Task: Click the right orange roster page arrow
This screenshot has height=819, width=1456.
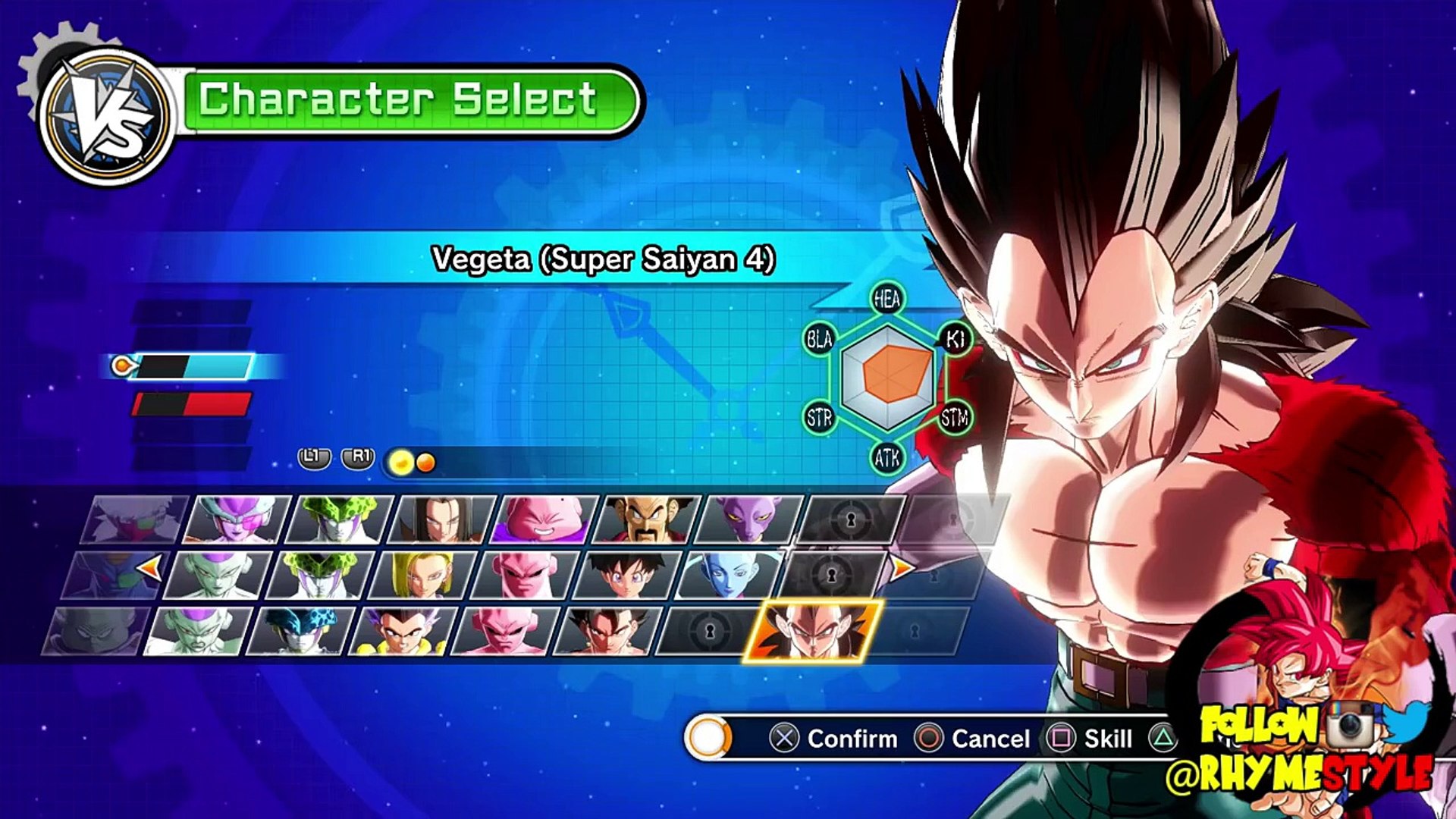Action: coord(900,567)
